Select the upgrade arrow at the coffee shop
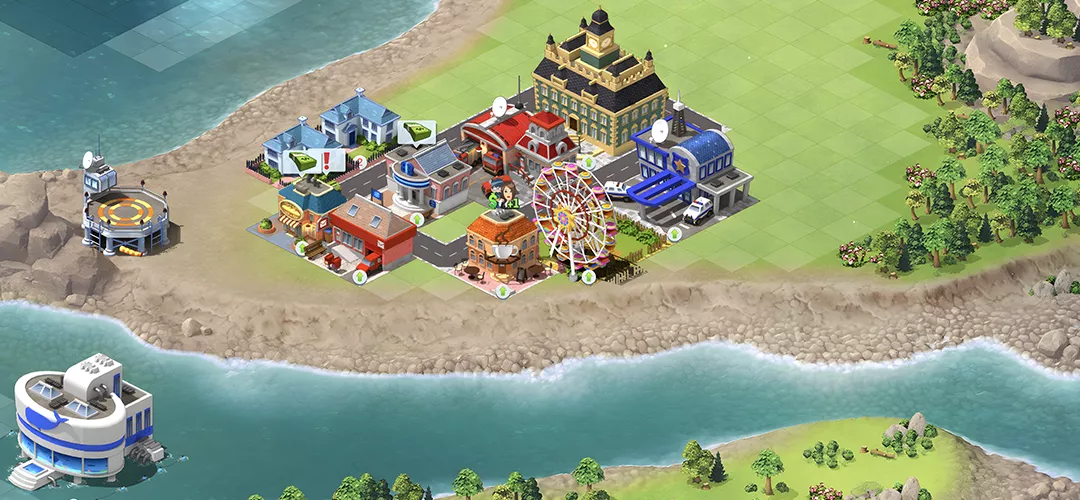 [503, 291]
